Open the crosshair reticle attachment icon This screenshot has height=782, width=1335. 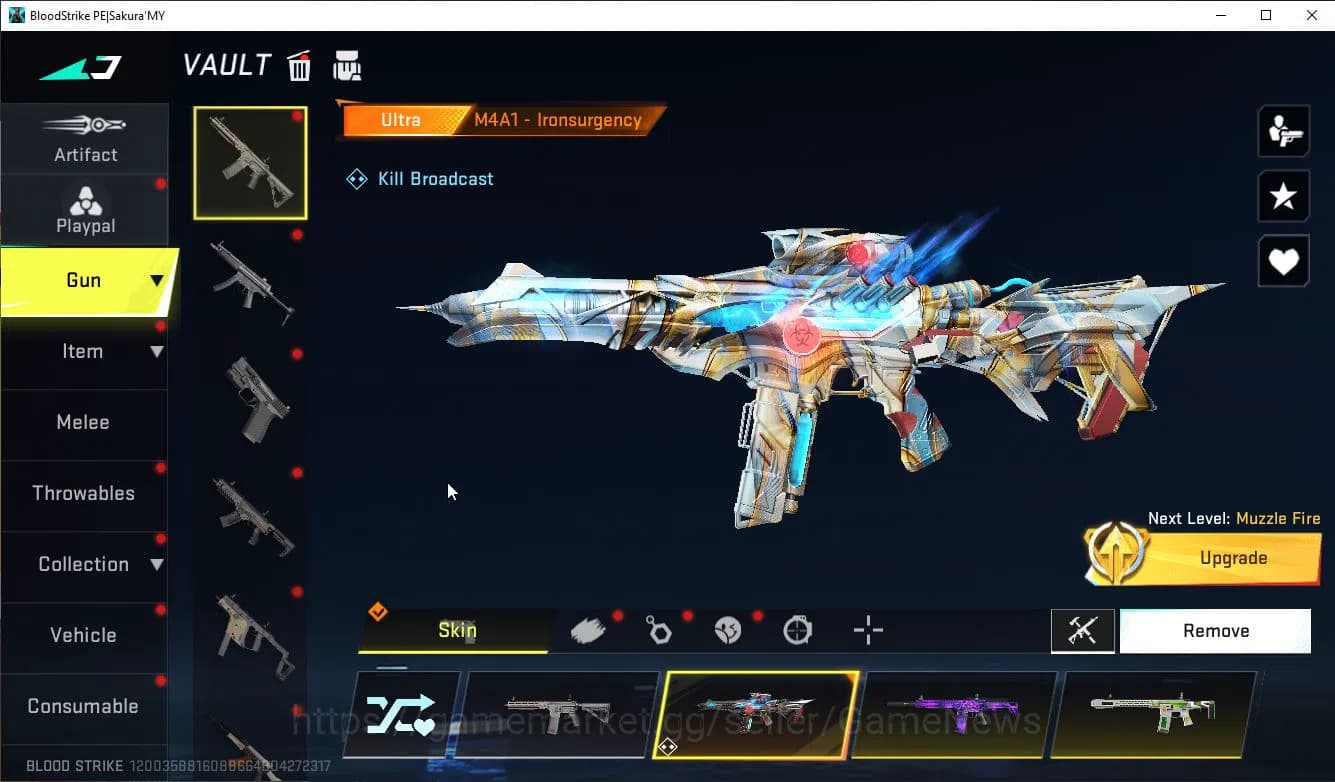click(x=867, y=629)
